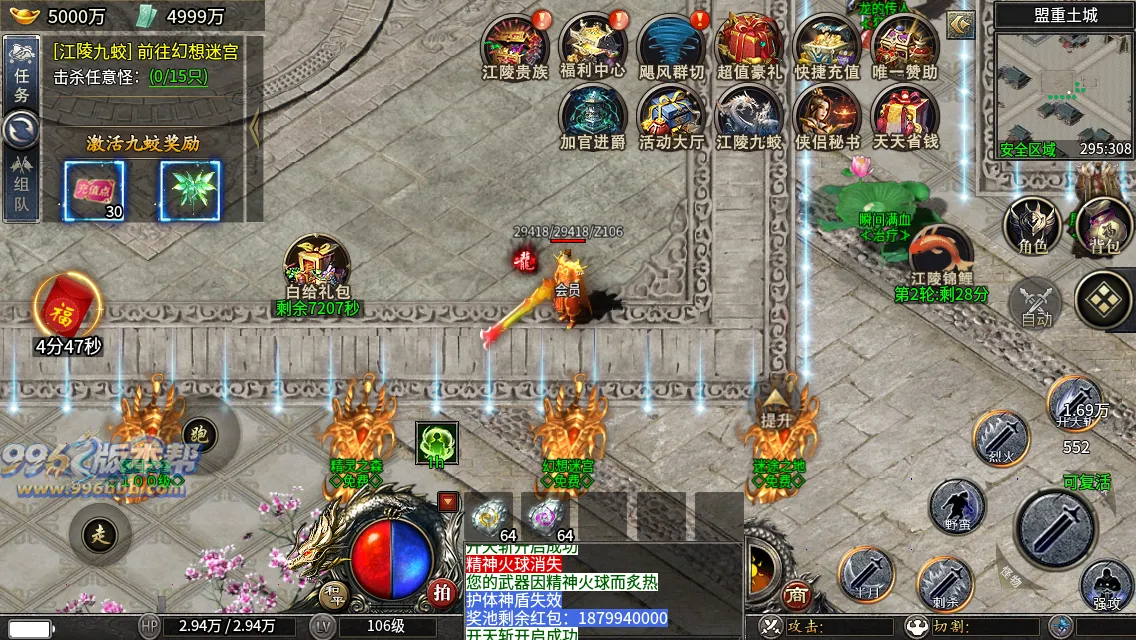Activate the 刺杀 skill
The height and width of the screenshot is (640, 1136).
[x=946, y=584]
